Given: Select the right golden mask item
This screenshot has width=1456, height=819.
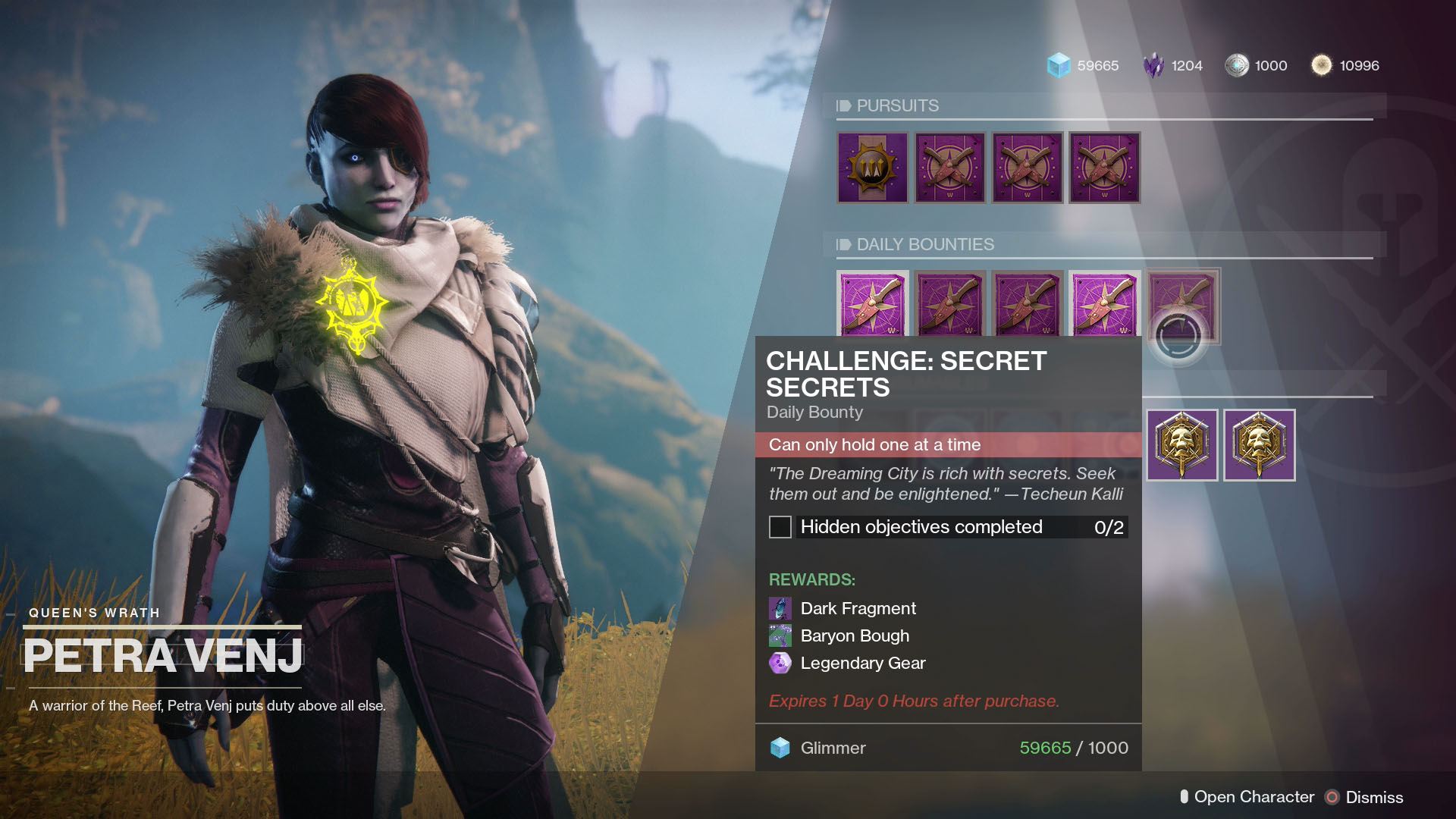Looking at the screenshot, I should pos(1260,444).
